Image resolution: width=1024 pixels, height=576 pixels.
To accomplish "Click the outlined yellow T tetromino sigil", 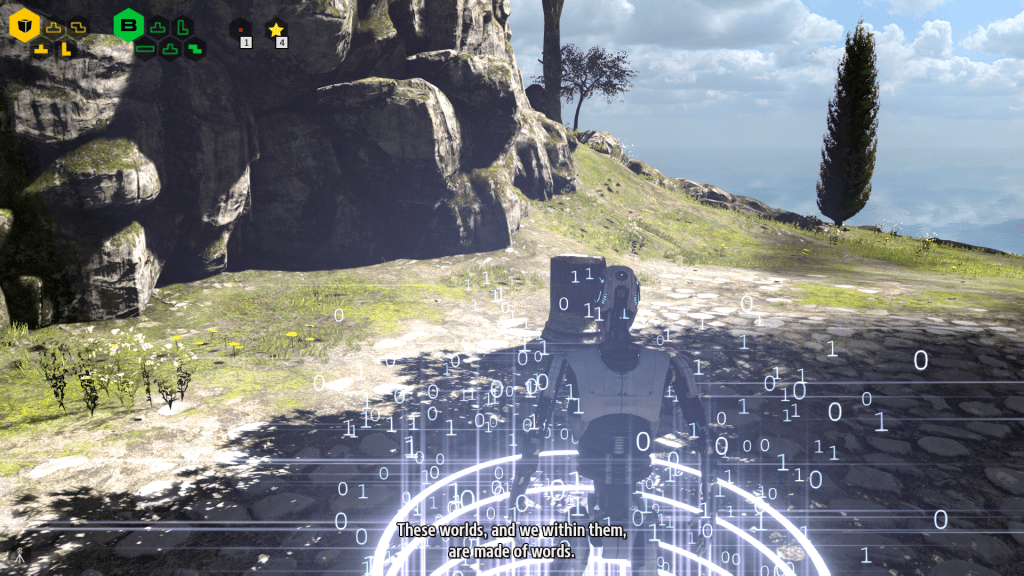I will pos(54,27).
